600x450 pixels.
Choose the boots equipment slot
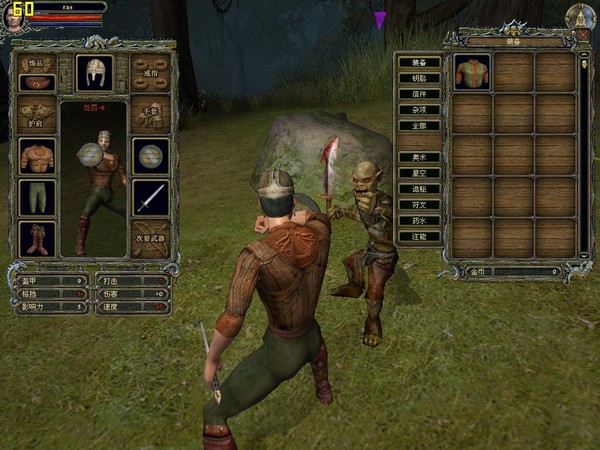(37, 239)
